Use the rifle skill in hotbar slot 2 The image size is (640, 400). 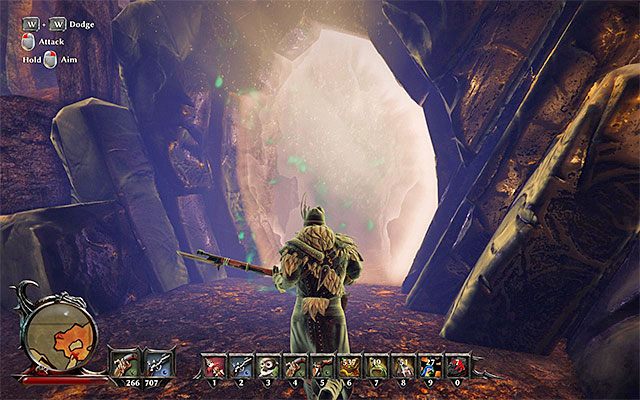[x=240, y=364]
